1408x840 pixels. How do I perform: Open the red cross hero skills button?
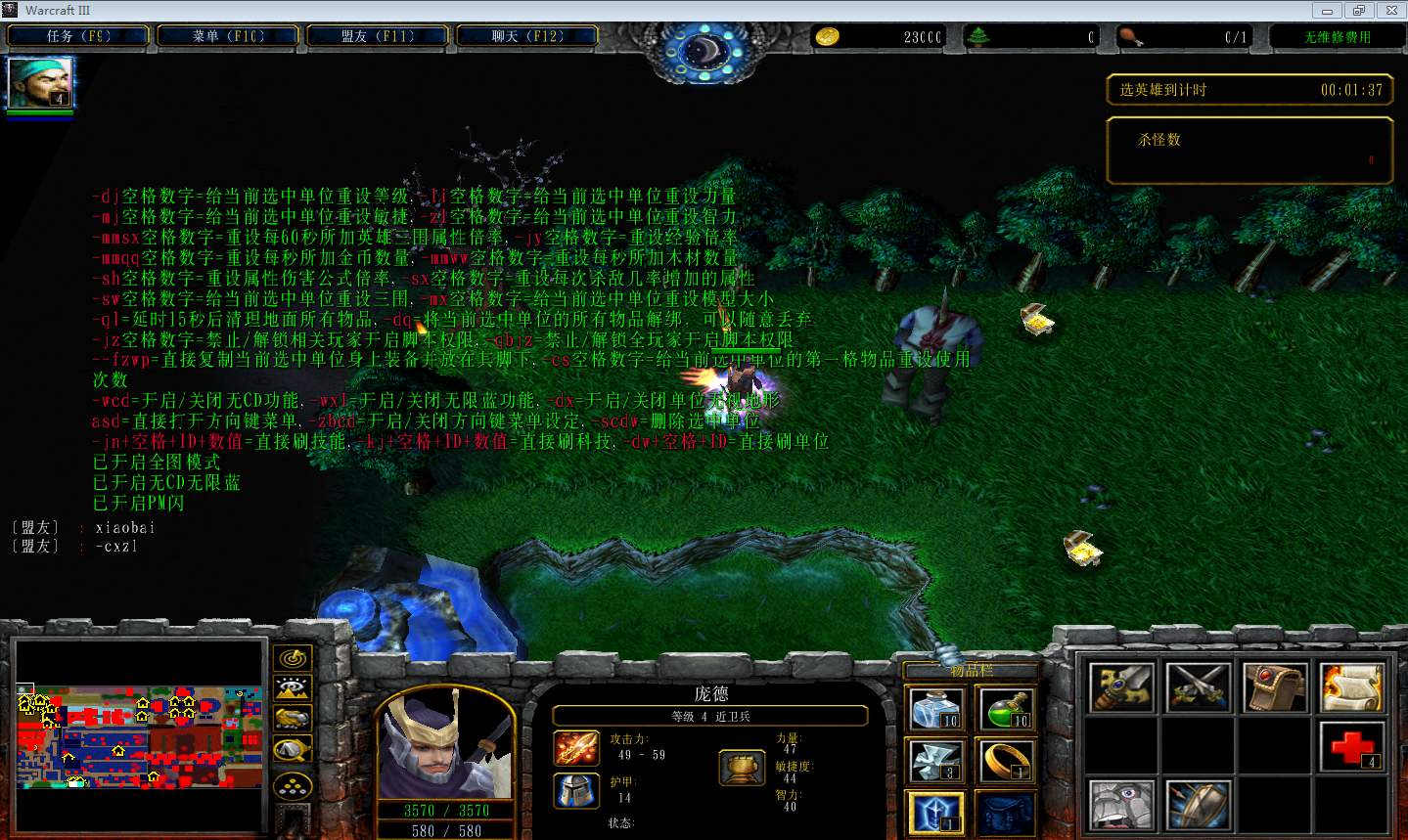1351,746
